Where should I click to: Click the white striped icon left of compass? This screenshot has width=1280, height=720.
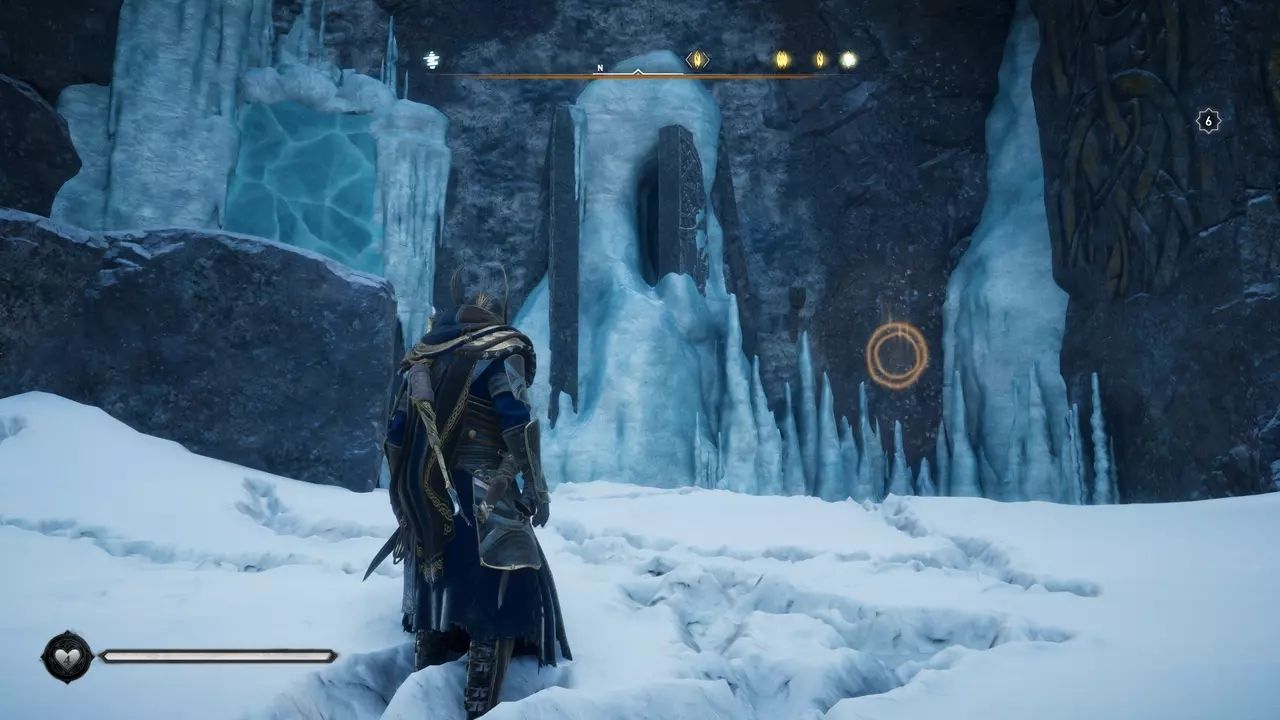point(431,61)
